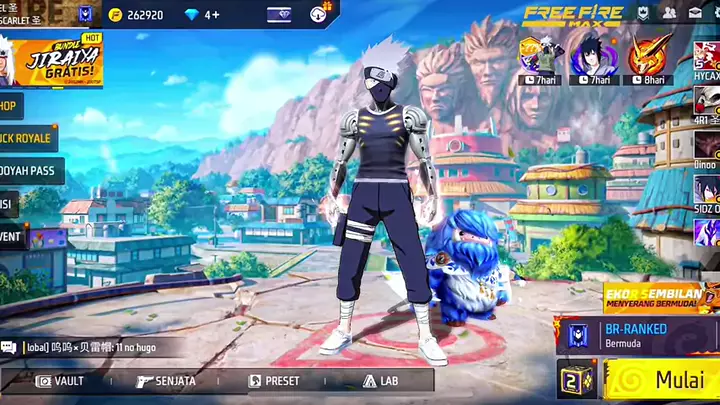Open the orange fox event icon
This screenshot has height=405, width=720.
(x=650, y=58)
